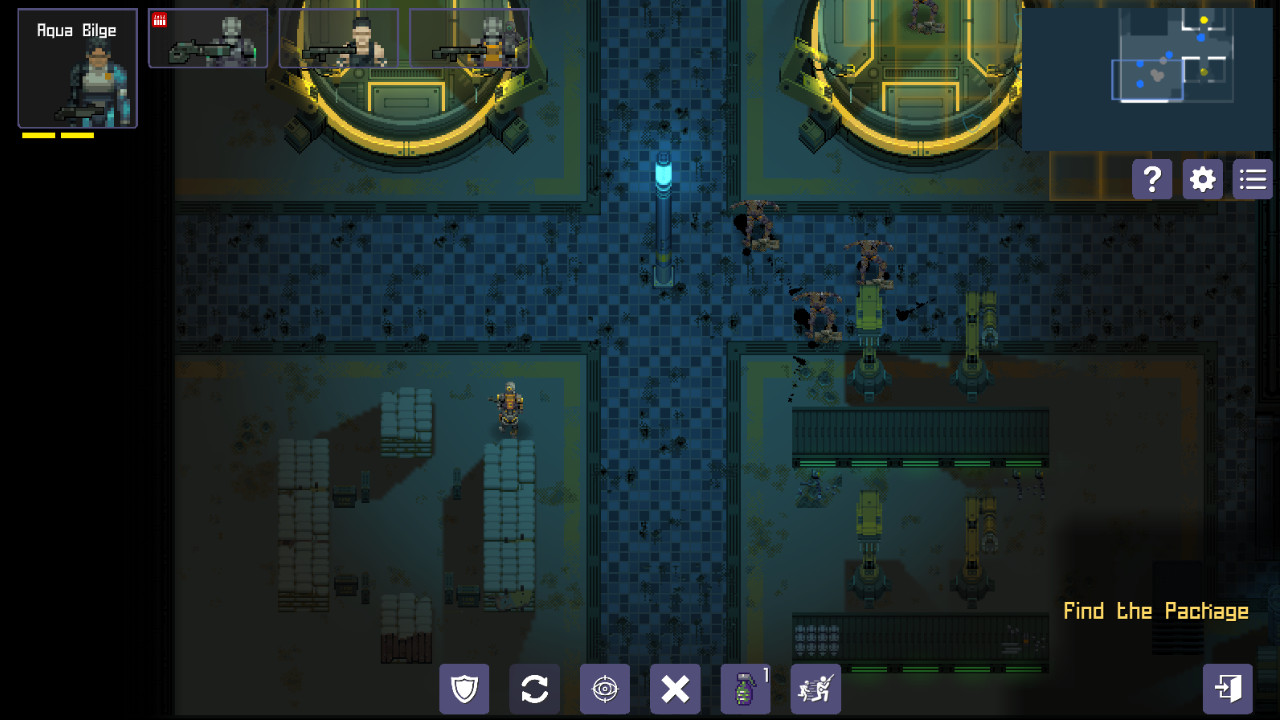Open the exit door icon bottom right
The image size is (1280, 720).
coord(1228,688)
